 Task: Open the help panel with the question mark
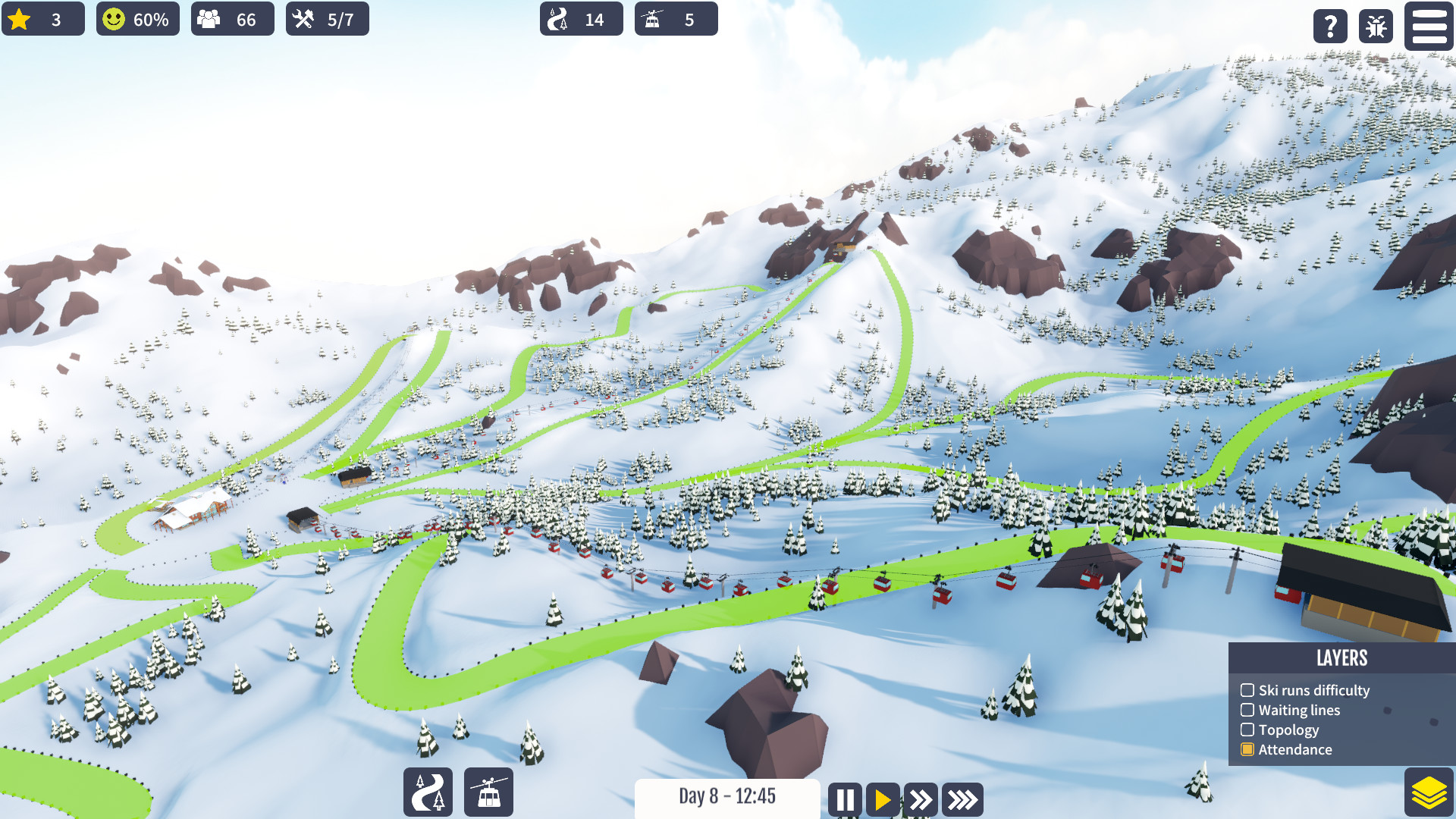(1329, 27)
